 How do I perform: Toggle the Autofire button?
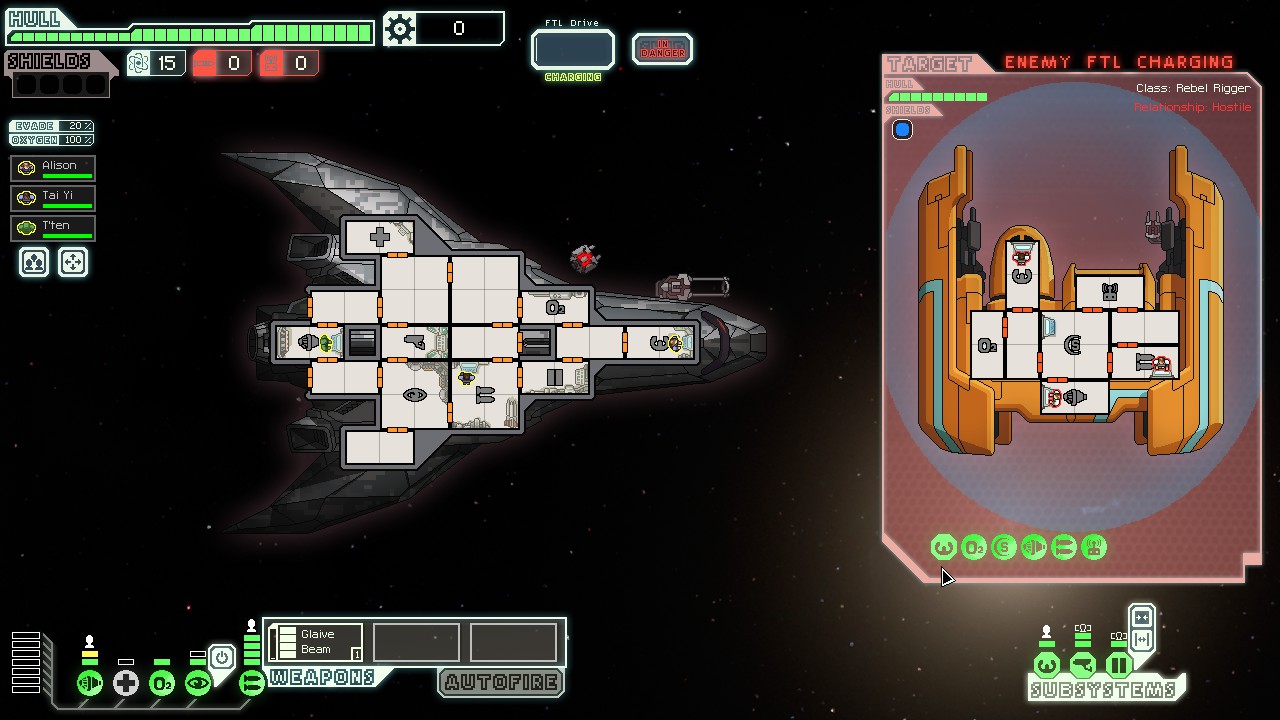click(x=501, y=682)
